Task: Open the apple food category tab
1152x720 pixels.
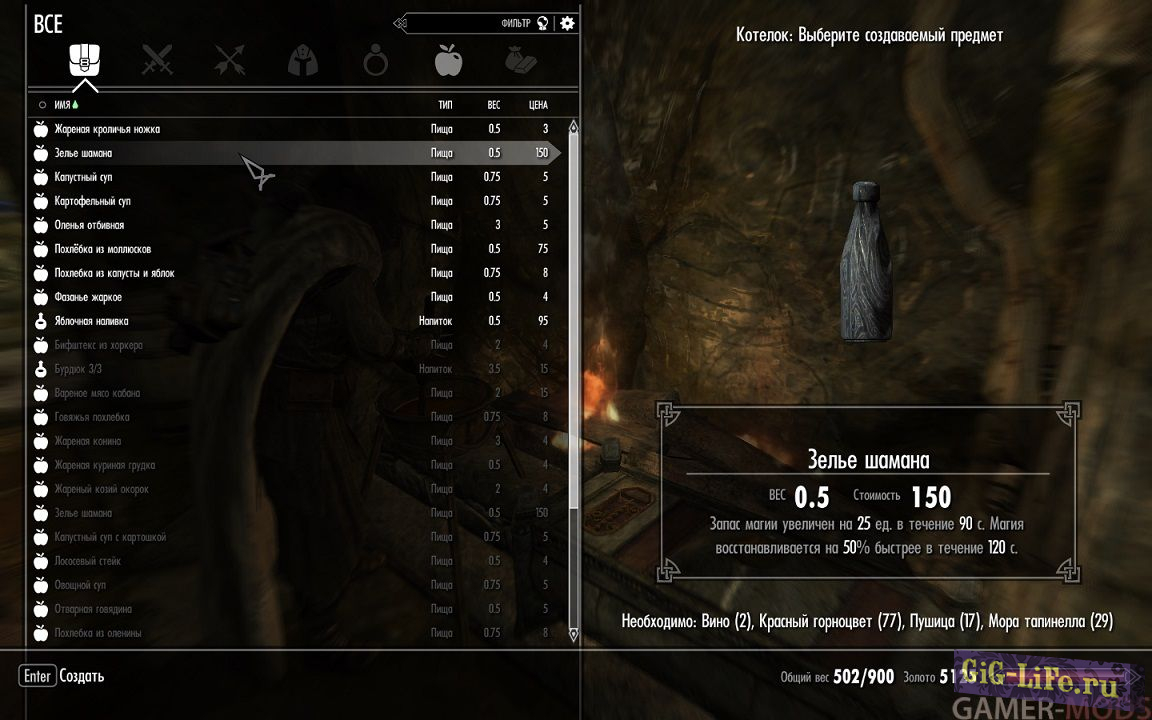Action: click(448, 61)
